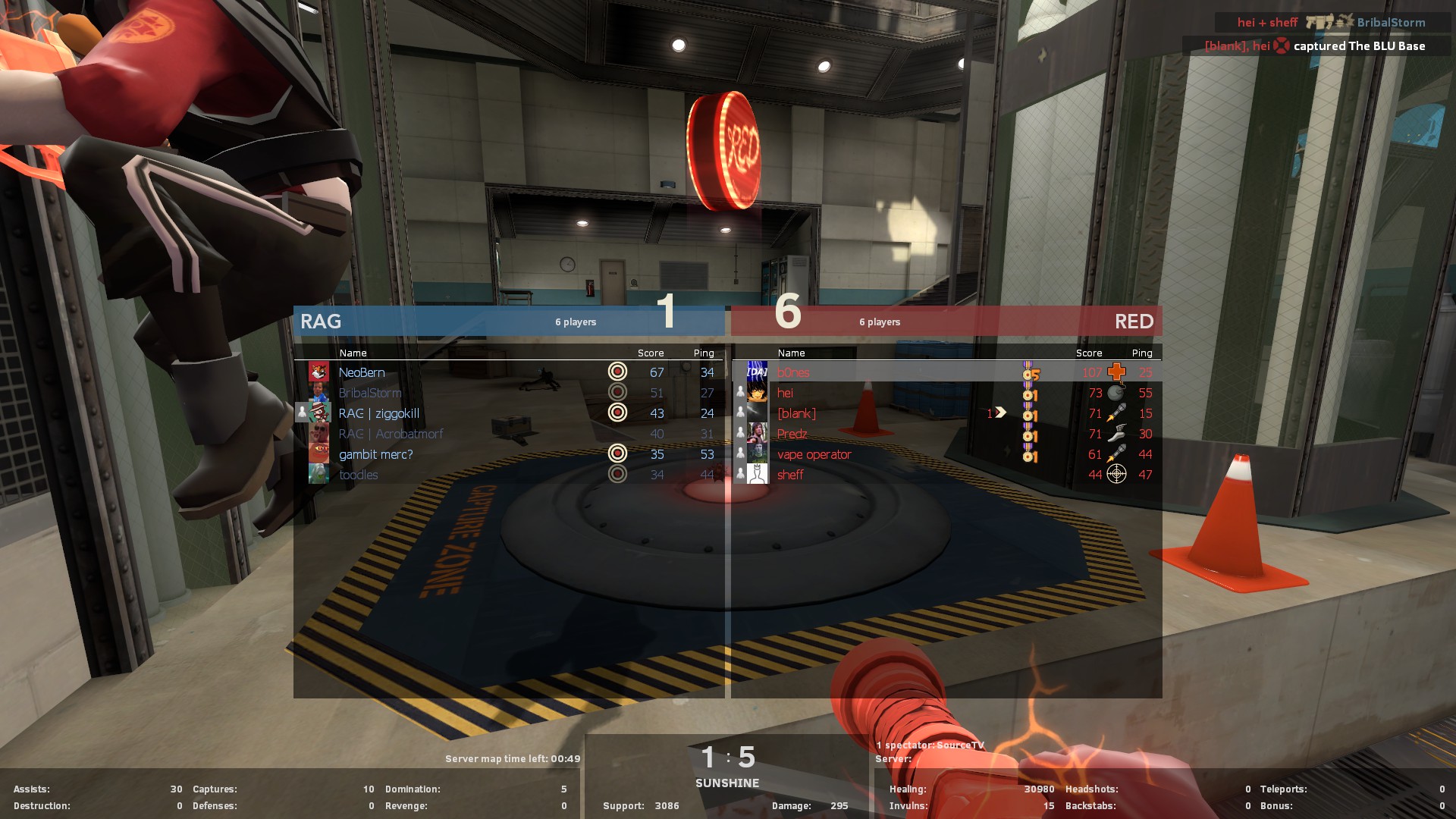Viewport: 1456px width, 819px height.
Task: Click NeoBern's avatar thumbnail
Action: click(x=318, y=372)
